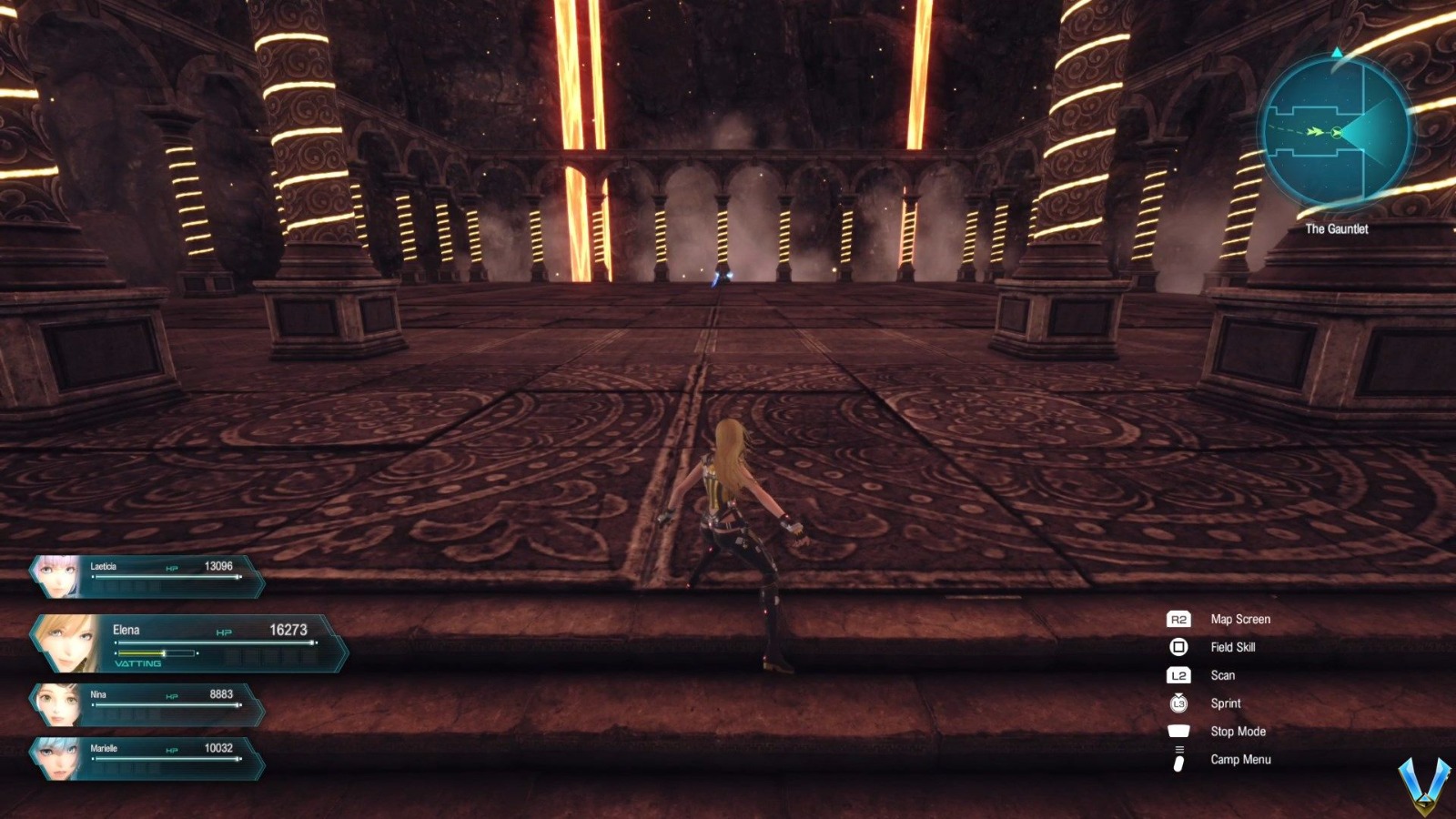Click Elena's HP value of 16273
1456x819 pixels.
(288, 630)
